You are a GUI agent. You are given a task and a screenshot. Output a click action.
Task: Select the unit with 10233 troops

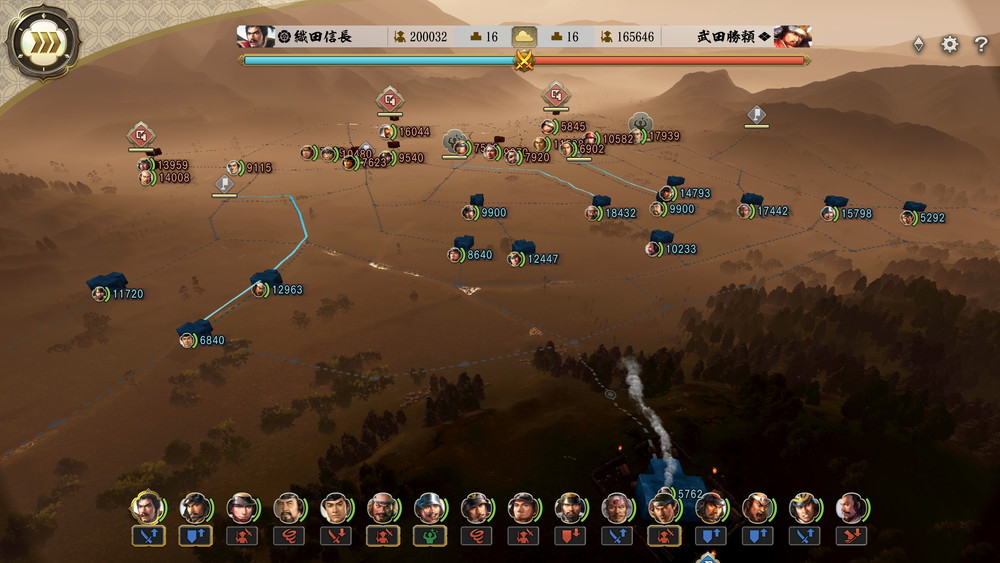click(654, 249)
